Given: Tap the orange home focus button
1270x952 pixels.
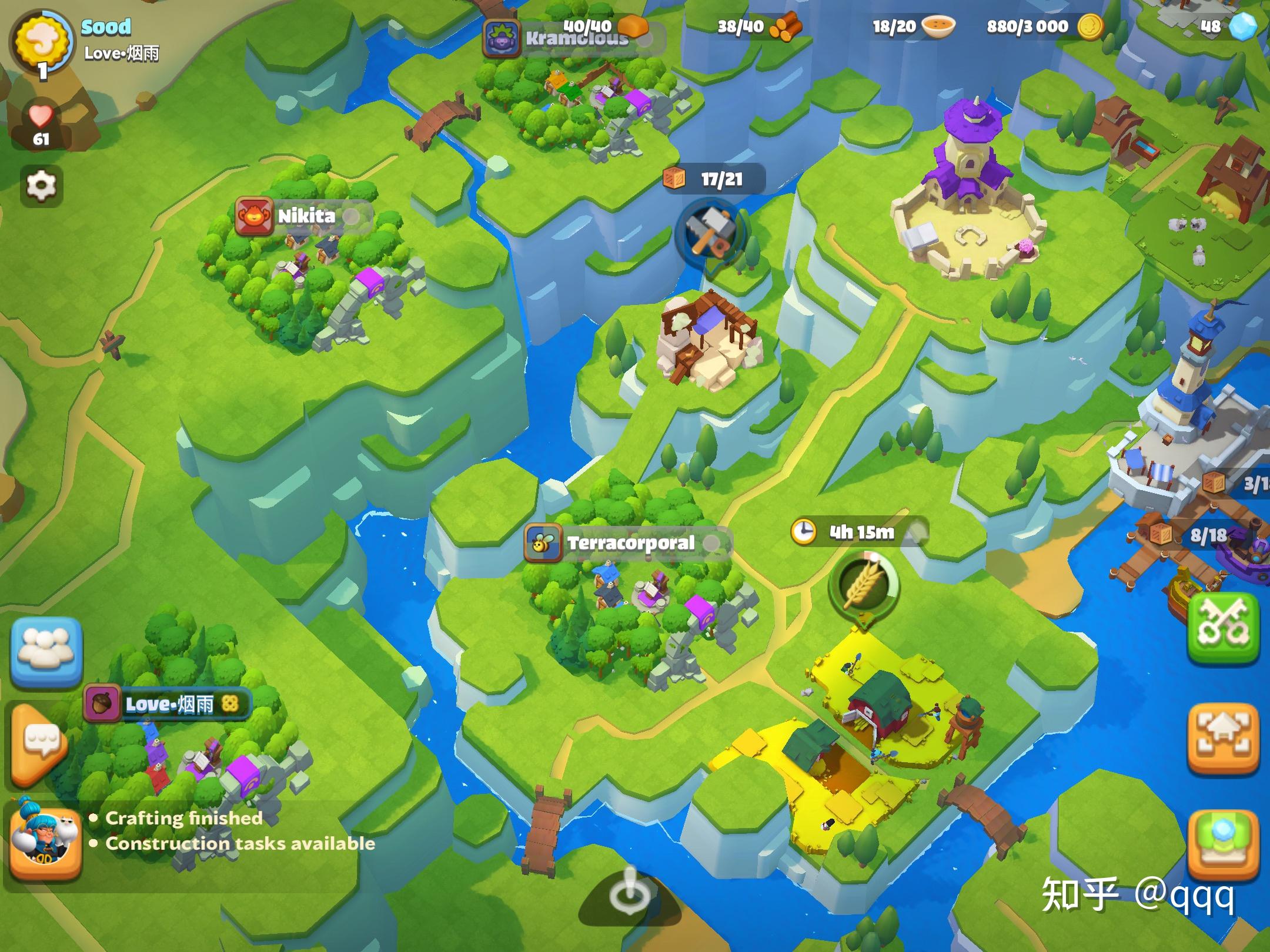Looking at the screenshot, I should [1224, 737].
